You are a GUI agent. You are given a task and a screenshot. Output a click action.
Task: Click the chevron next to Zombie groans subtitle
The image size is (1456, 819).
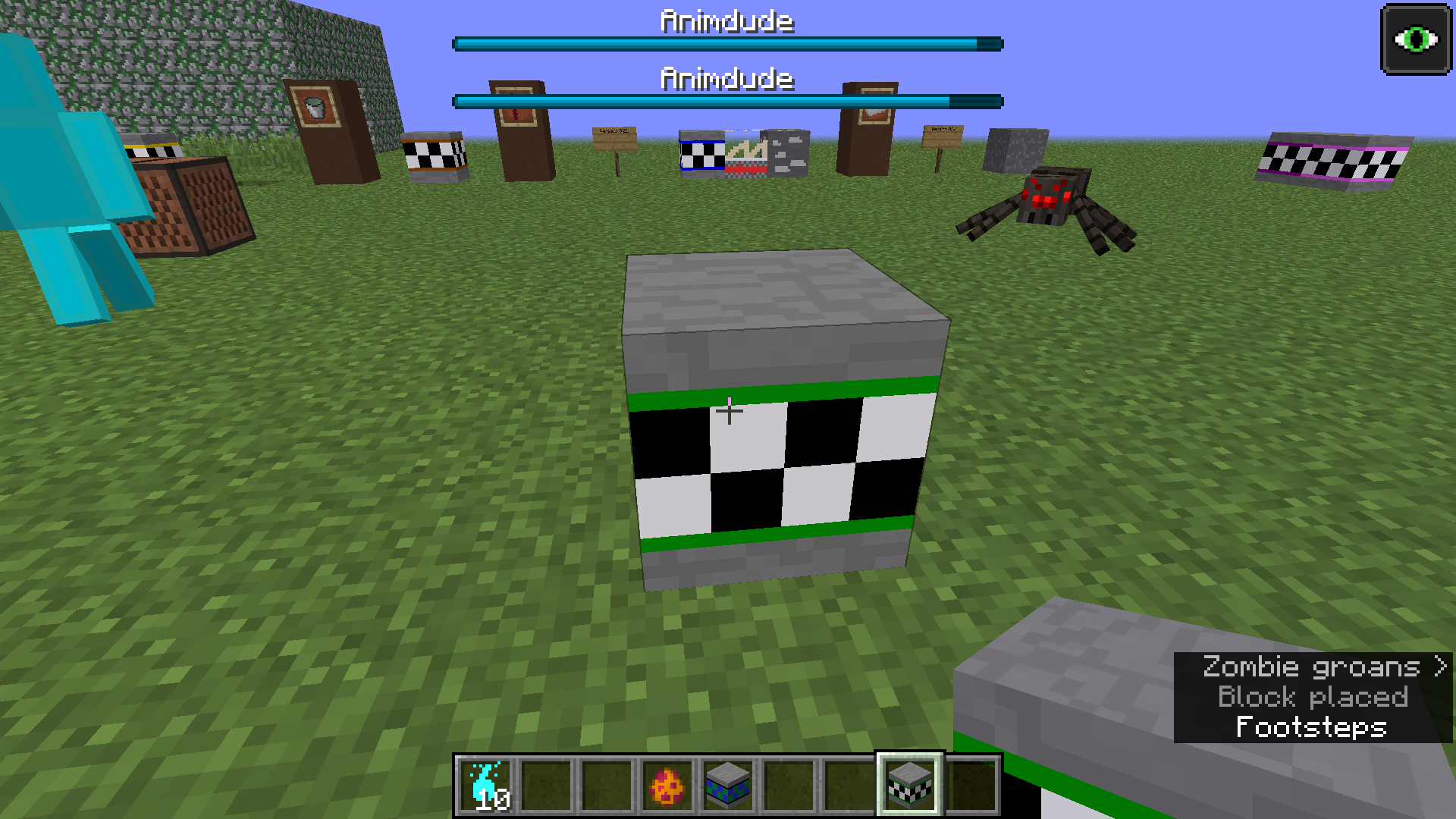pyautogui.click(x=1439, y=667)
